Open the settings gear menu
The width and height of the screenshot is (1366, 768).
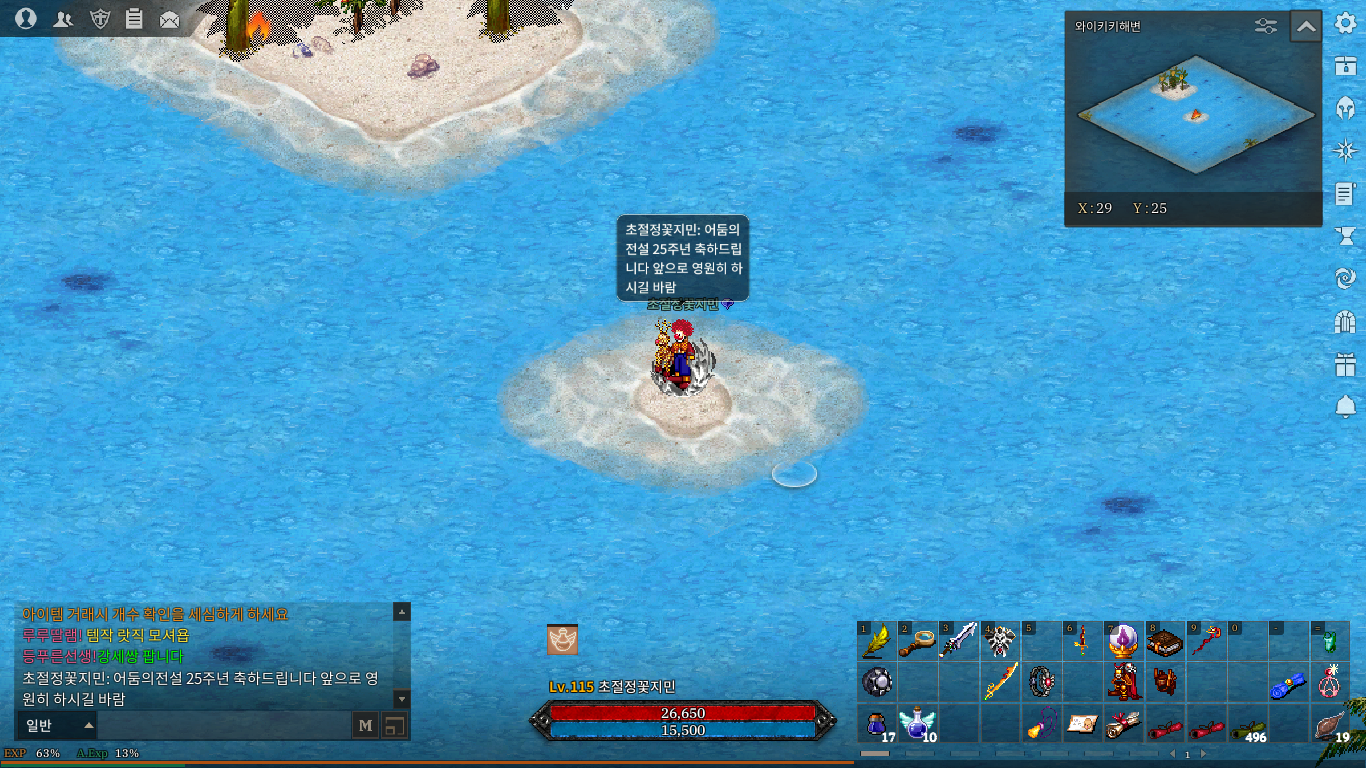tap(1345, 24)
